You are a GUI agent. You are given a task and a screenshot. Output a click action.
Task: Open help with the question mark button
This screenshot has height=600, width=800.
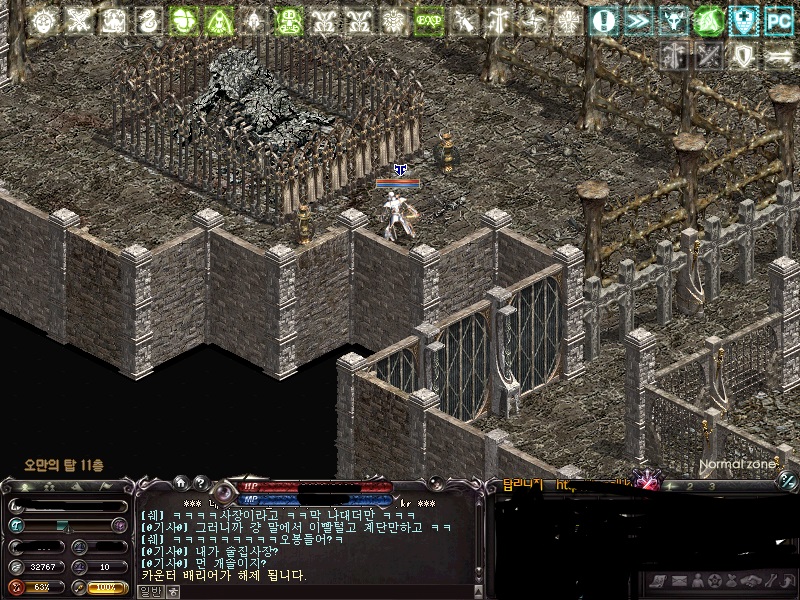(199, 482)
